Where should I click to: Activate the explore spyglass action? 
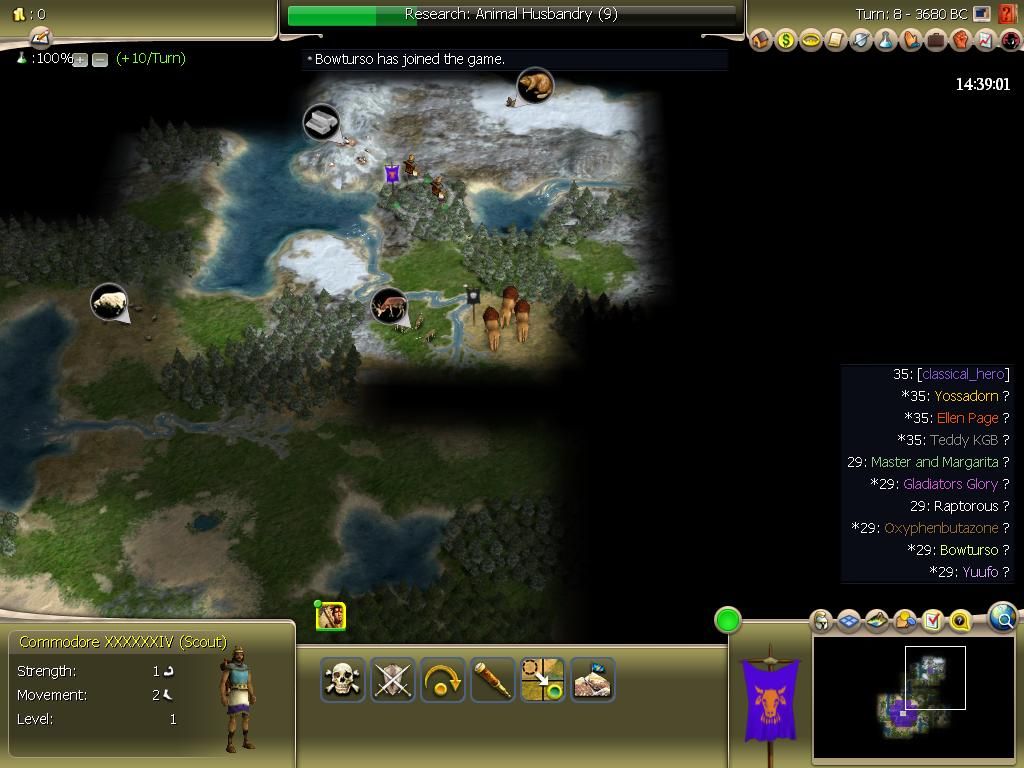tap(492, 680)
